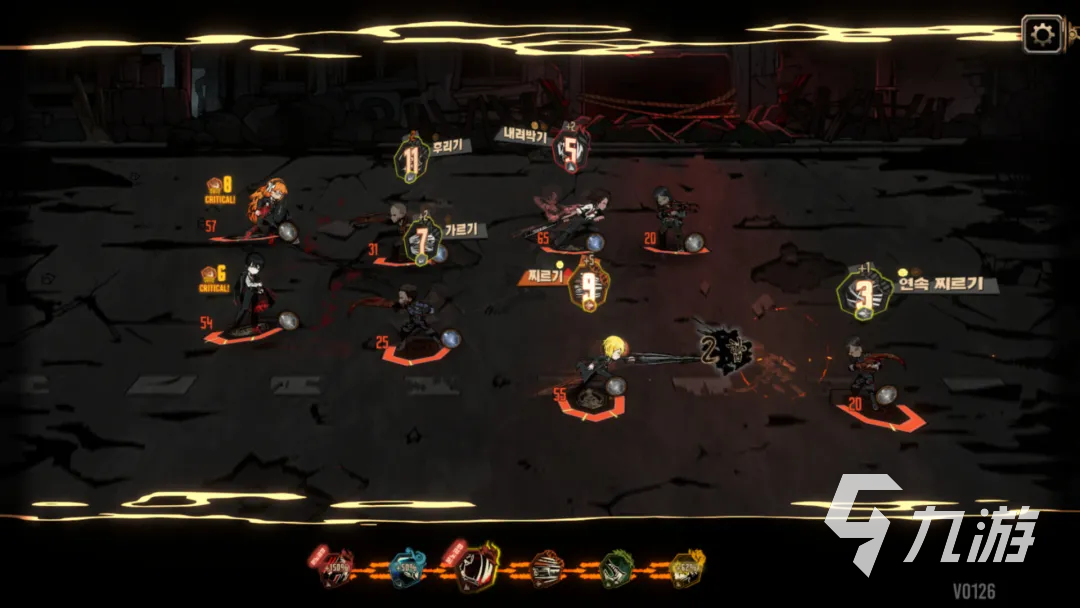Click the 내려박기 skill token showing 5
The image size is (1080, 608).
coord(570,151)
